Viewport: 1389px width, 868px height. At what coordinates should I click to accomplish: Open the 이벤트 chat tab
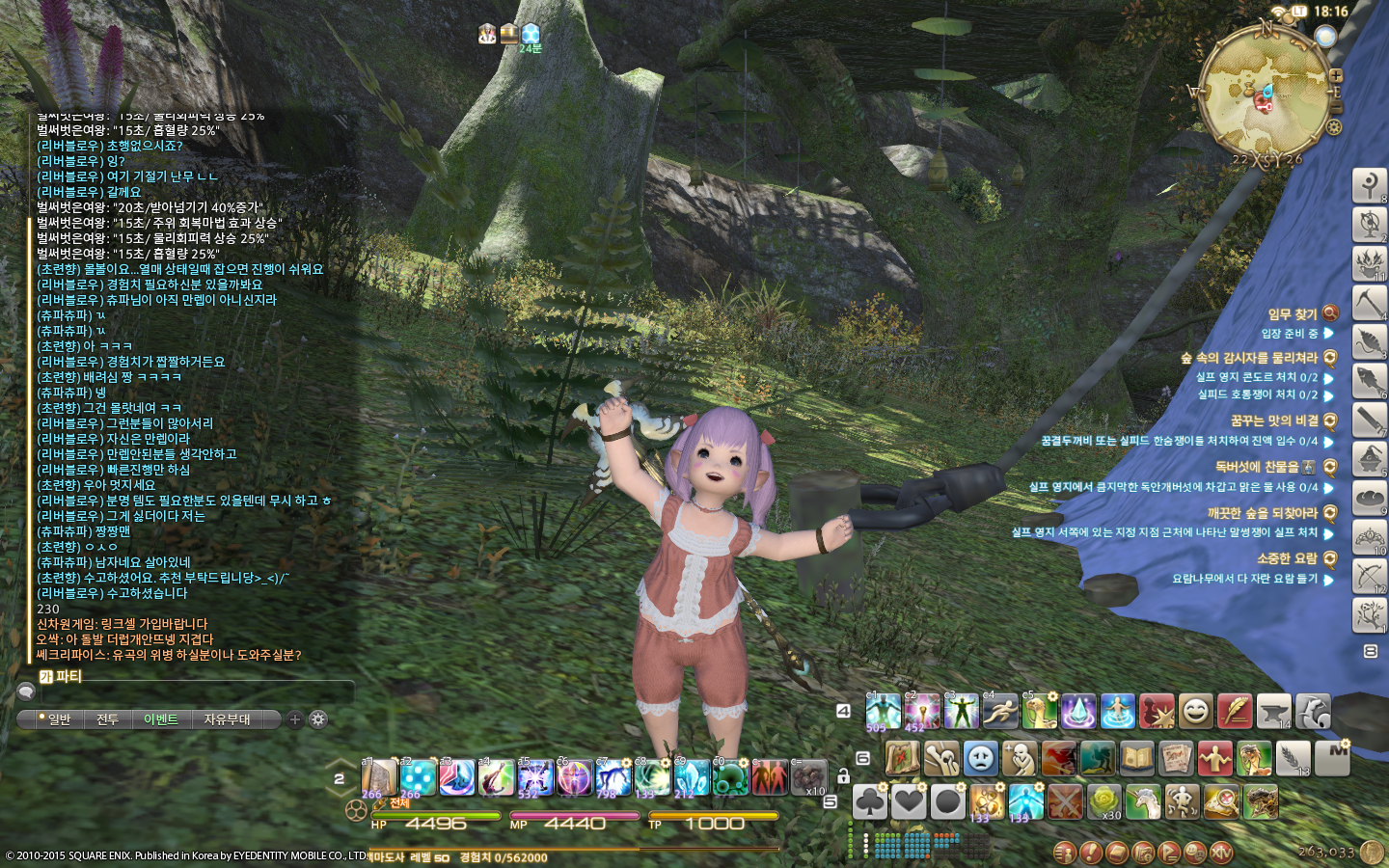coord(161,719)
